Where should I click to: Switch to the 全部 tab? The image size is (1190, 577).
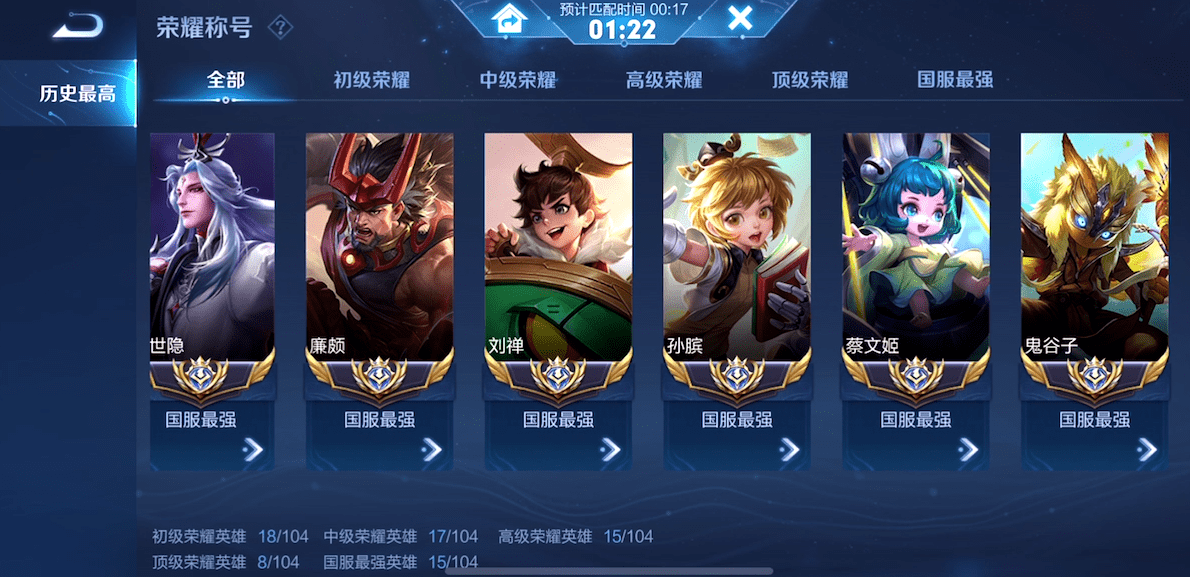point(226,80)
